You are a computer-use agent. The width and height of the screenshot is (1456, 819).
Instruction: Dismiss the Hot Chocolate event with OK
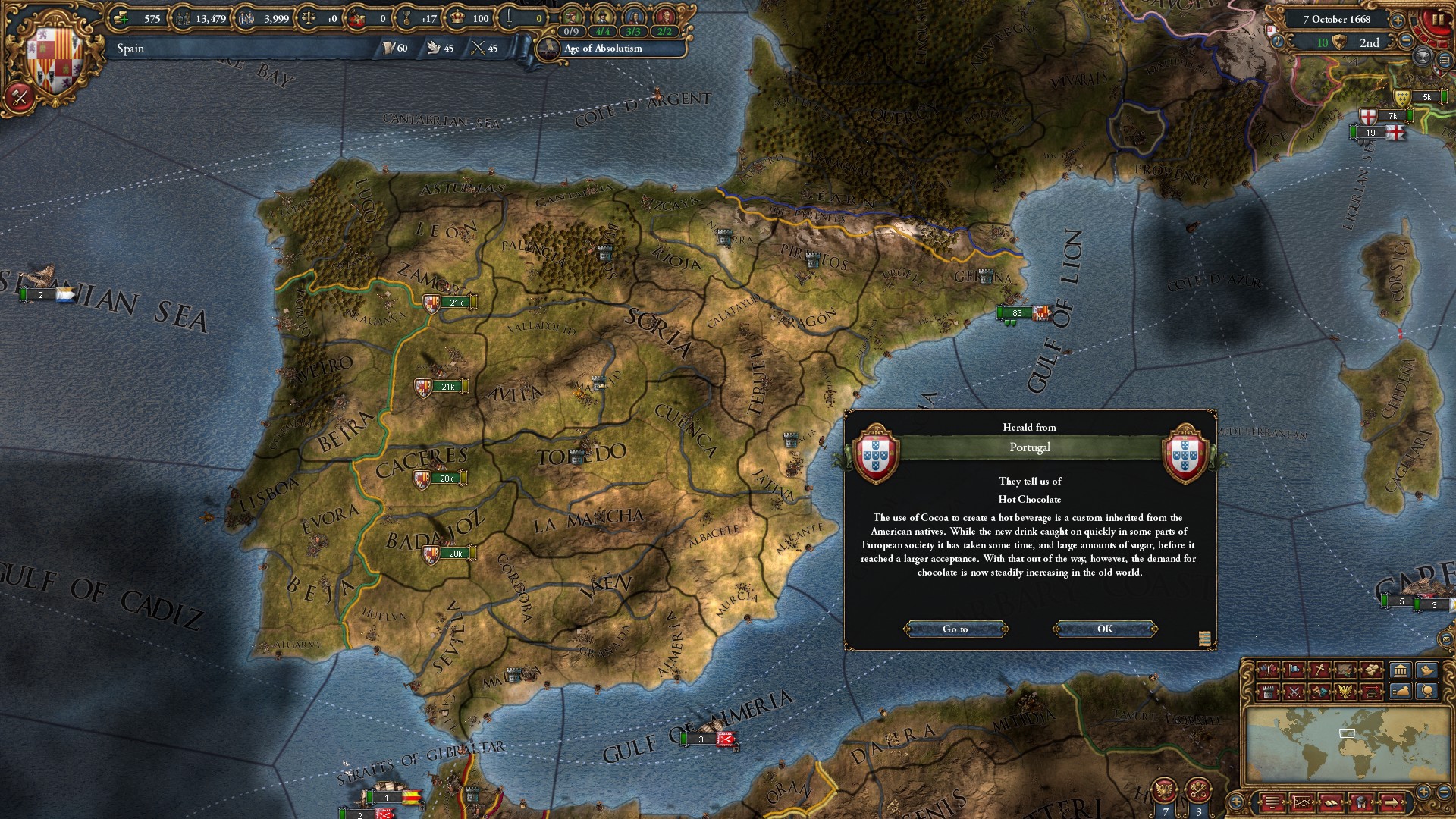coord(1103,629)
